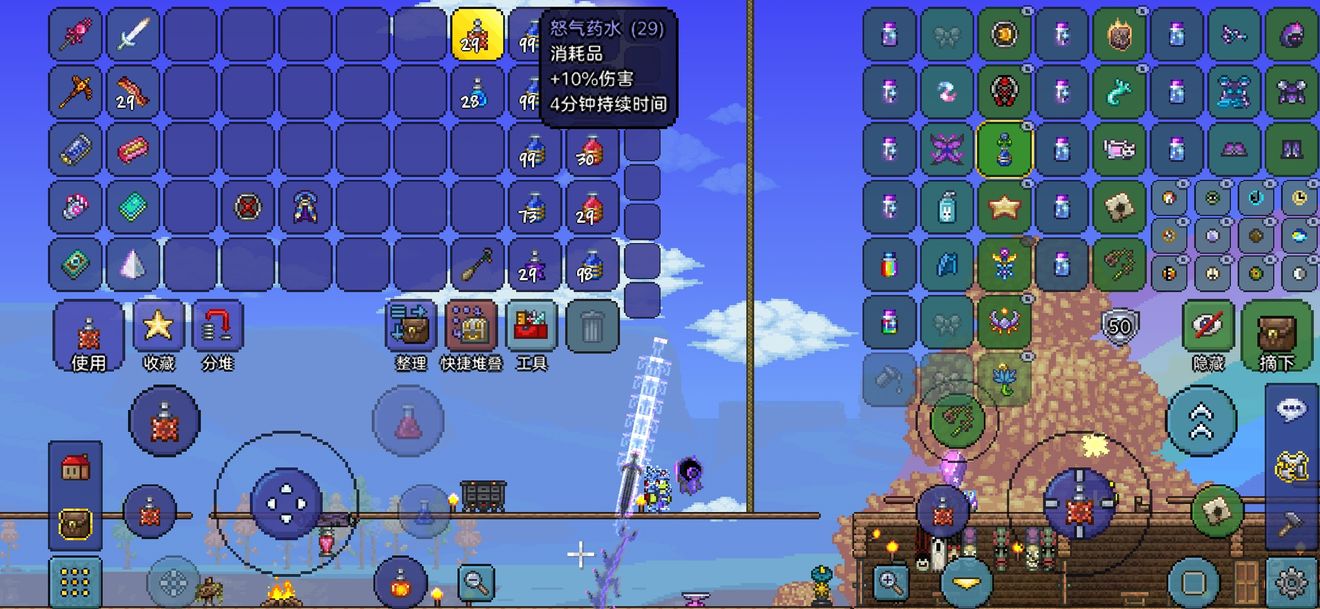
Task: Select the sword in the inventory
Action: pos(132,35)
